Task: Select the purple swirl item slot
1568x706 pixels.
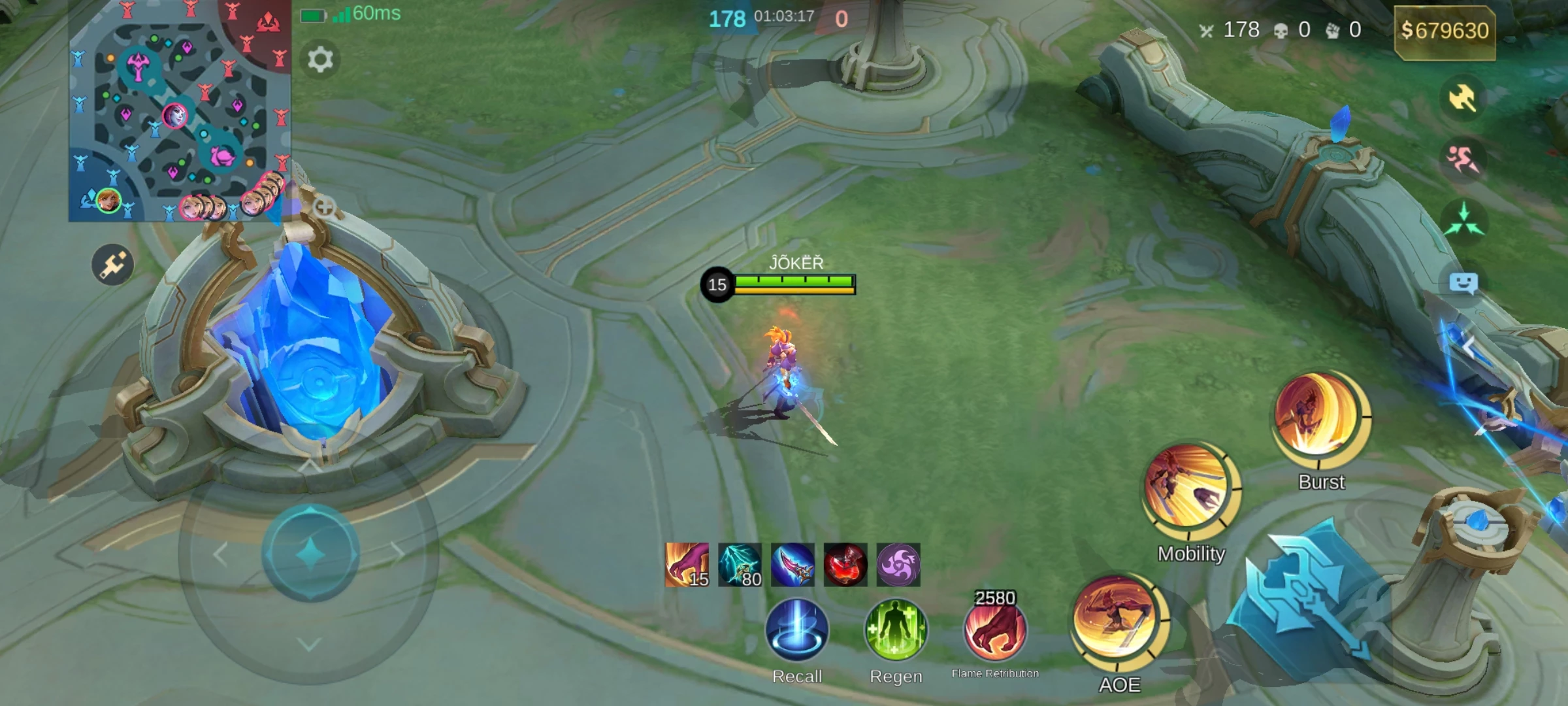Action: (x=898, y=565)
